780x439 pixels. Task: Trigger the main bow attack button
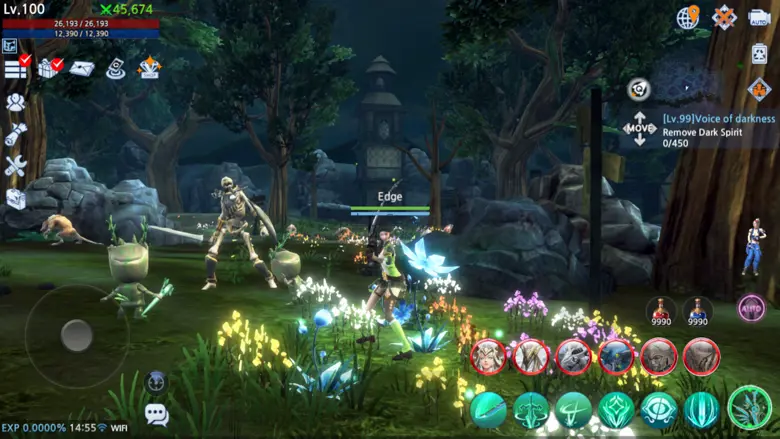click(x=750, y=407)
